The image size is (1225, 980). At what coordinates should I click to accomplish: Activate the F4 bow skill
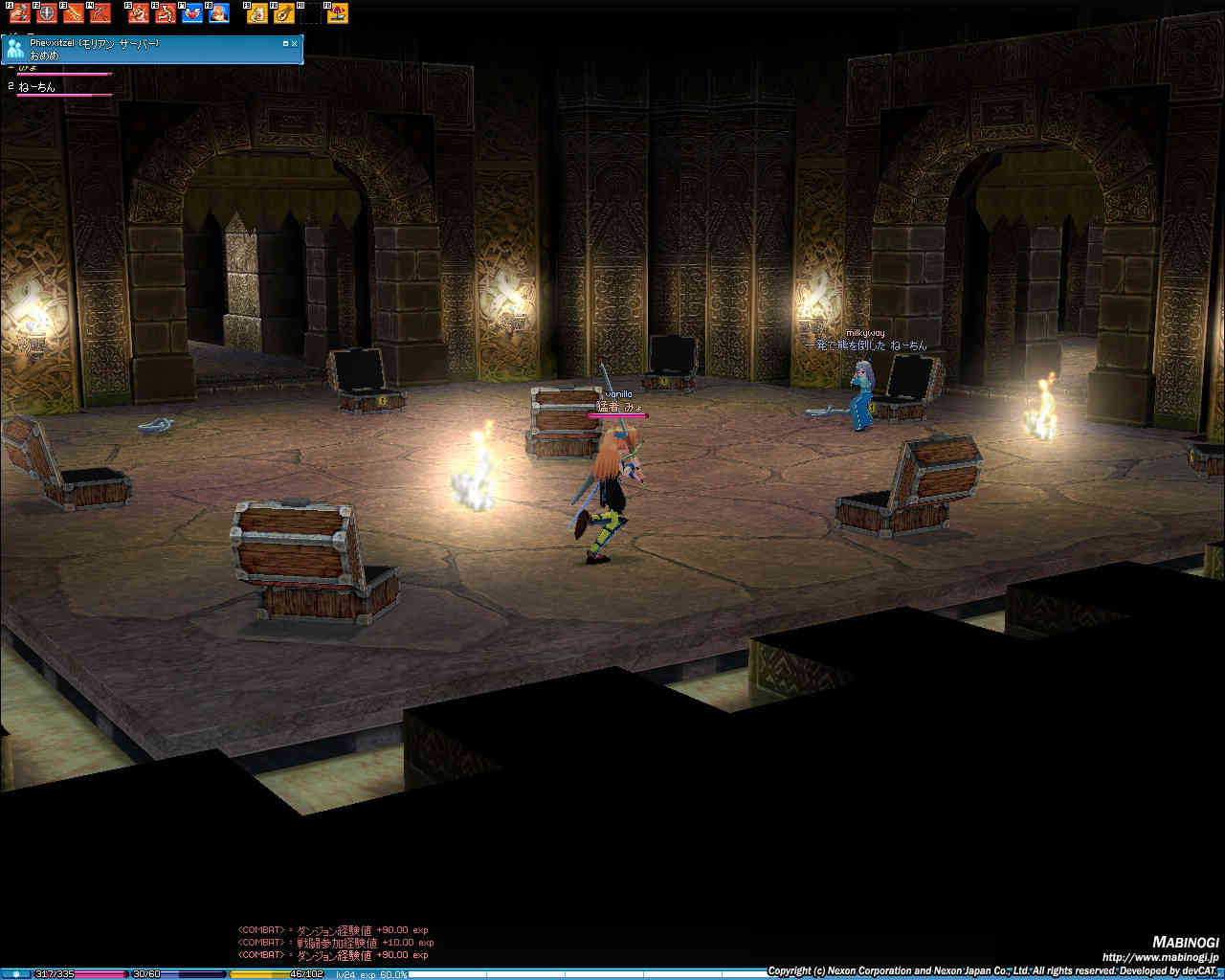(100, 13)
